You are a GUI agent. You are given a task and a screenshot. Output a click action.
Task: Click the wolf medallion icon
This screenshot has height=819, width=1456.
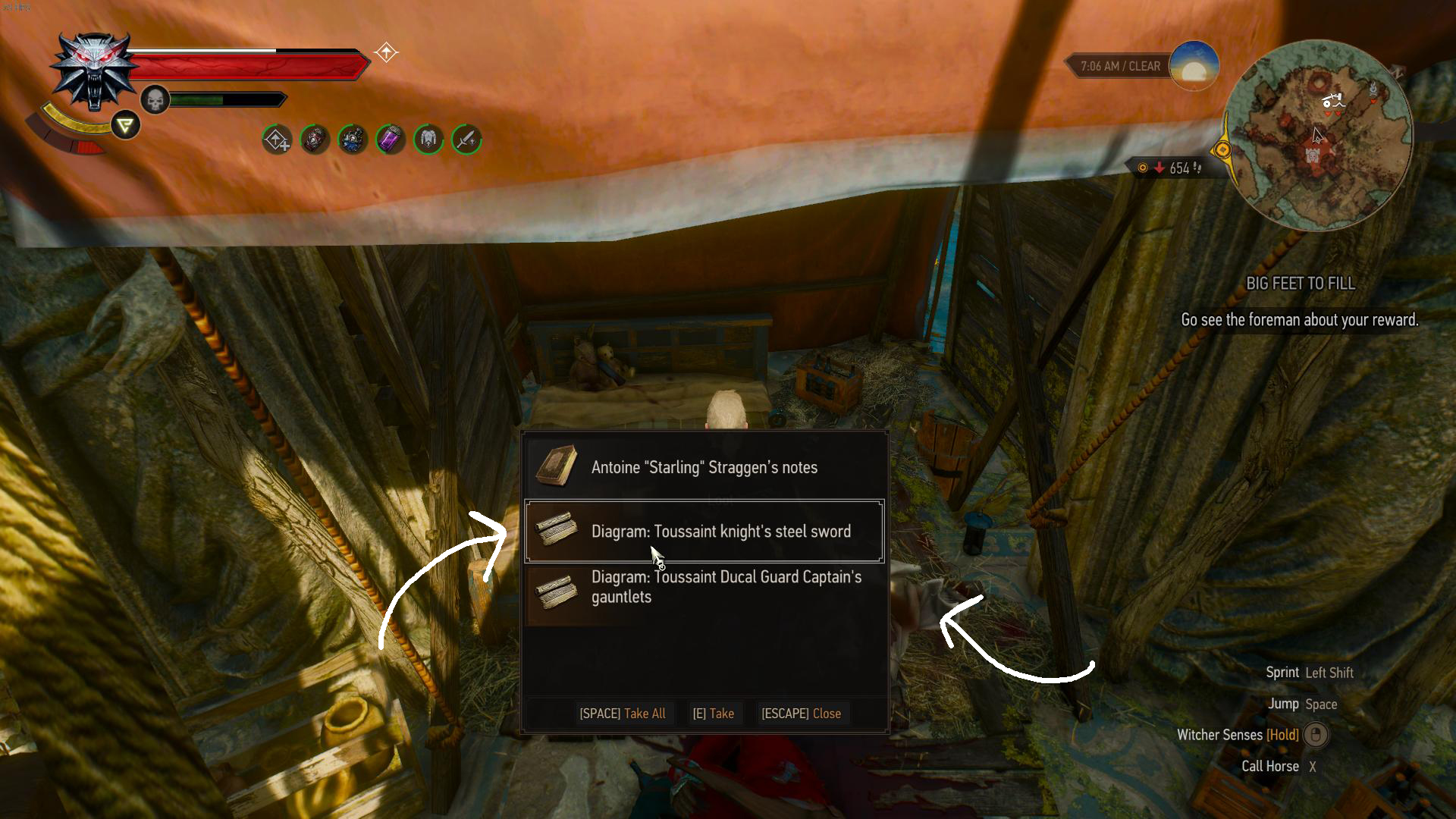[94, 72]
